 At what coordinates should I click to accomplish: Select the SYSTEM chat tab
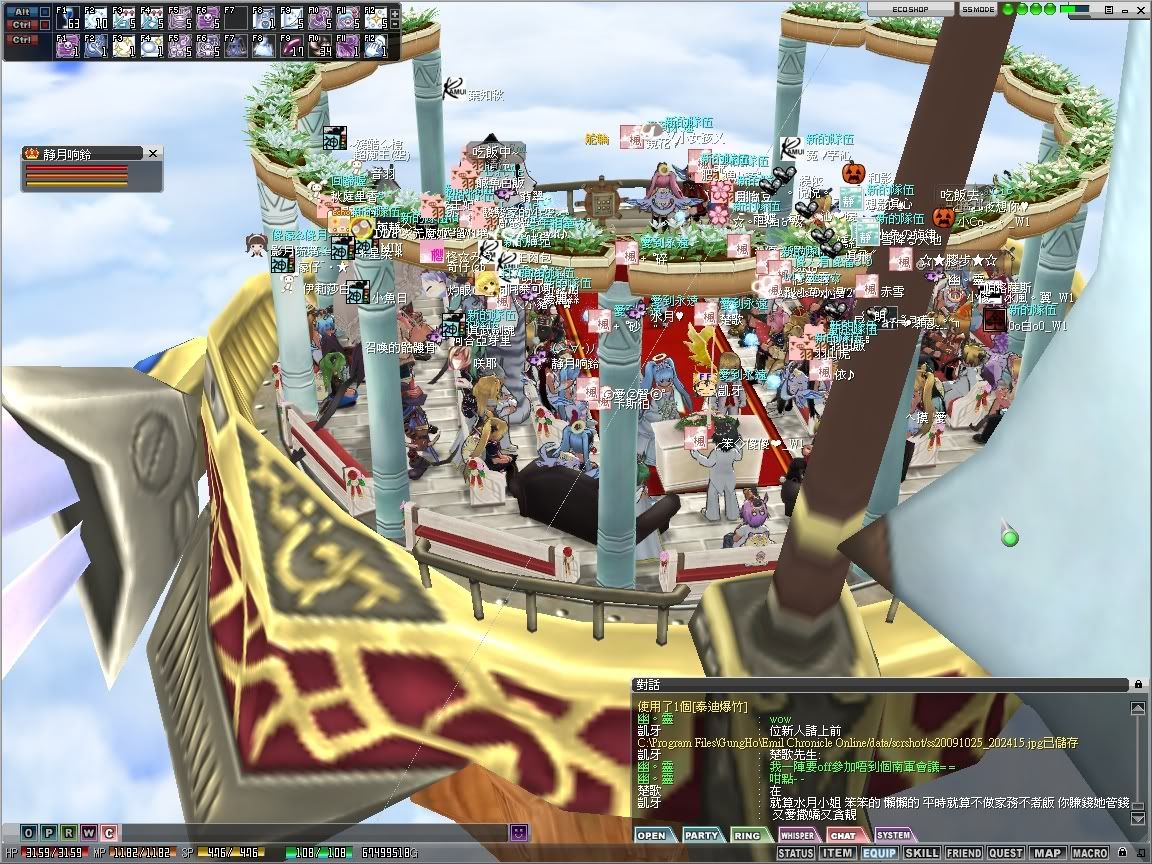click(x=893, y=835)
